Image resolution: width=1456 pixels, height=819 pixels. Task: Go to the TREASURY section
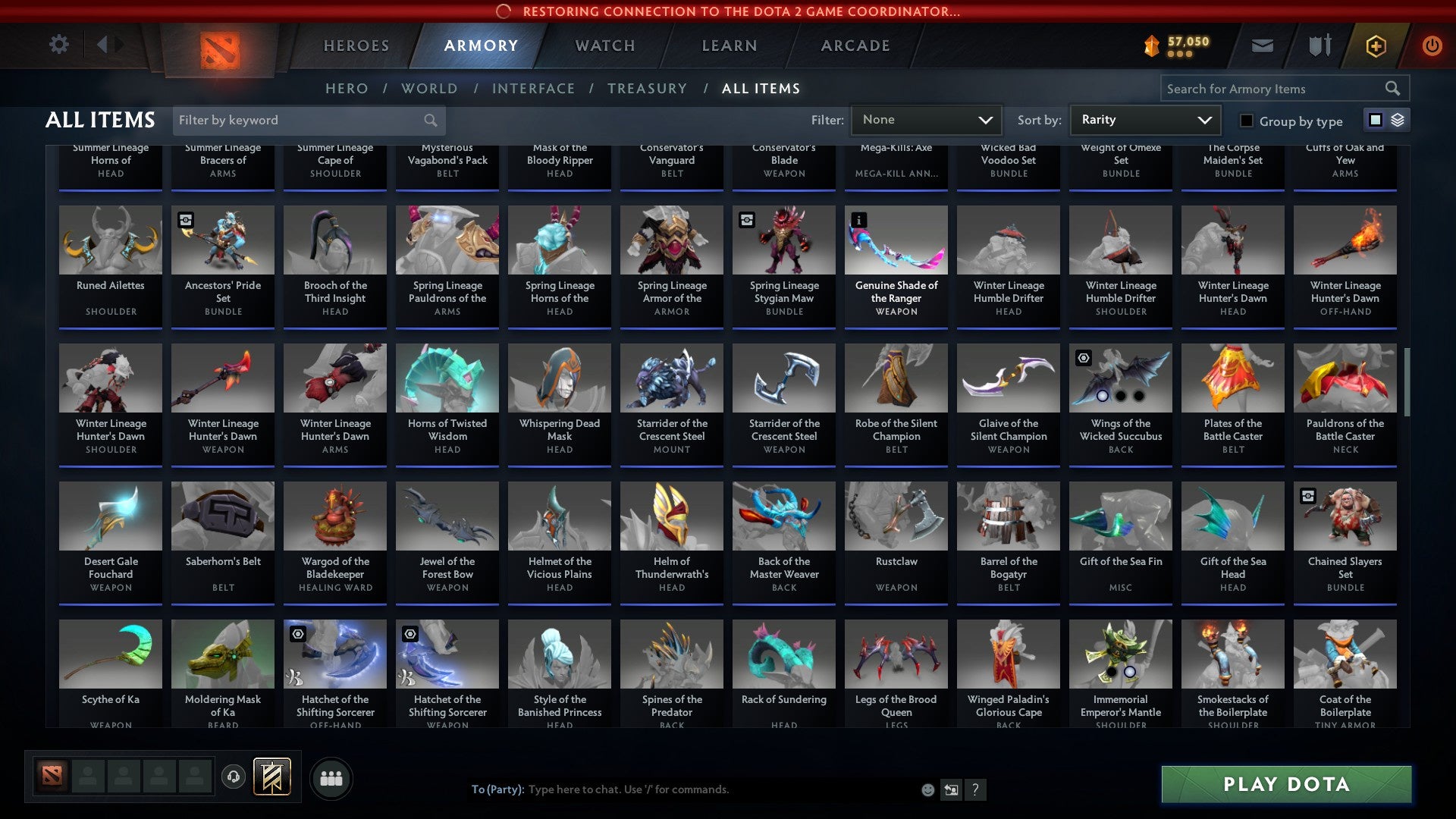(647, 88)
